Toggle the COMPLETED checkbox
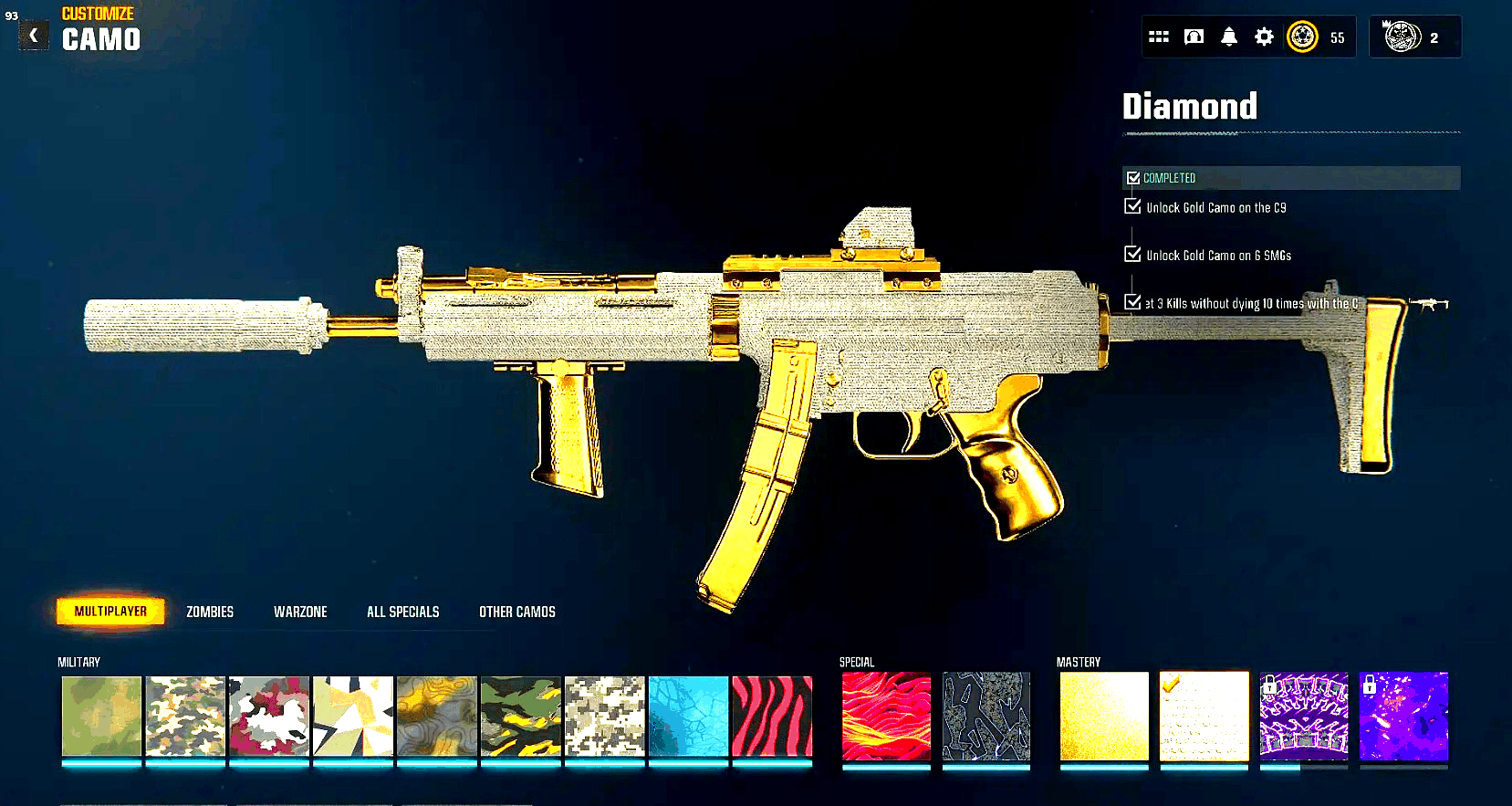 pos(1134,178)
